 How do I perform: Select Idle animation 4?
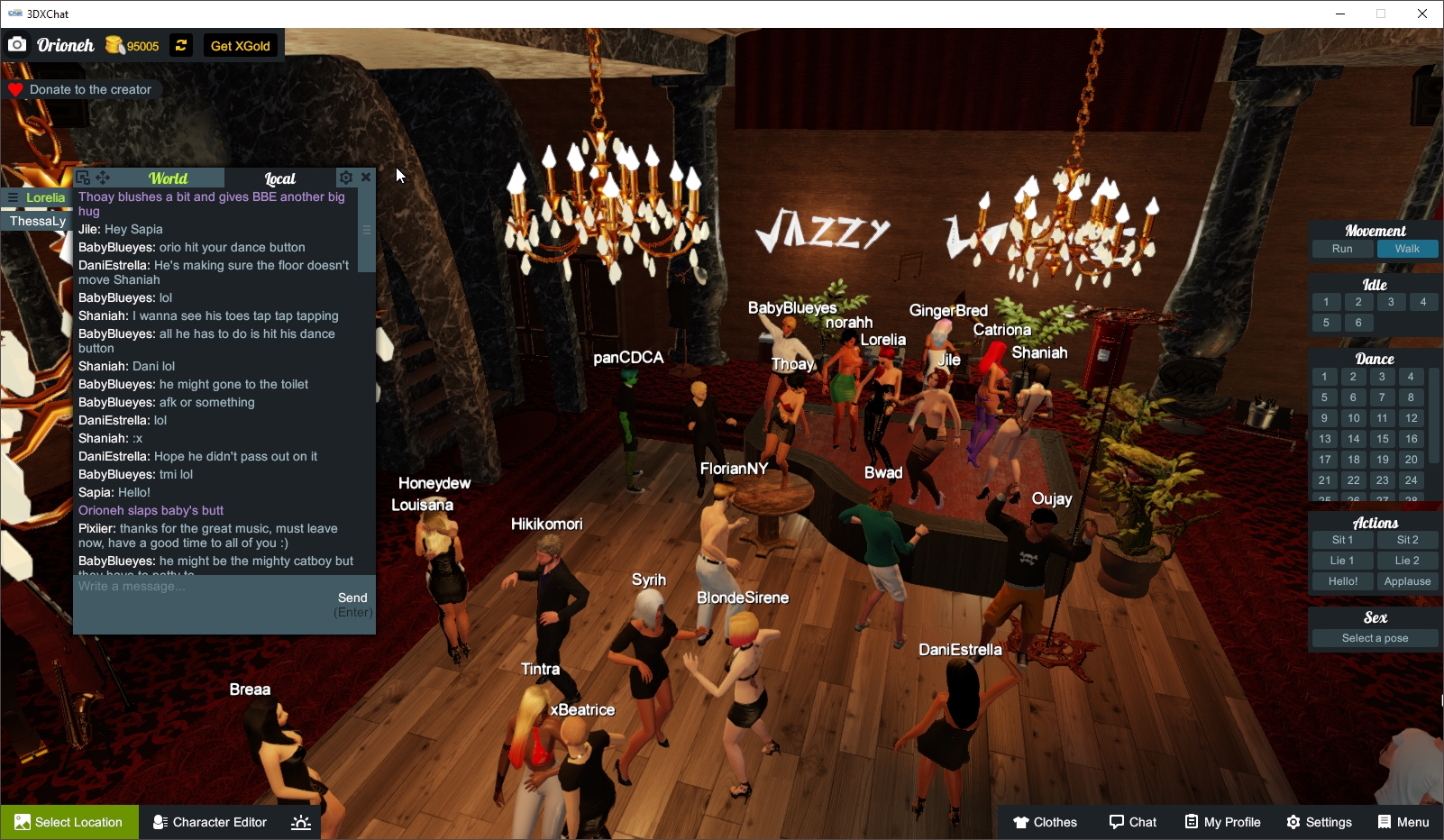[x=1423, y=302]
